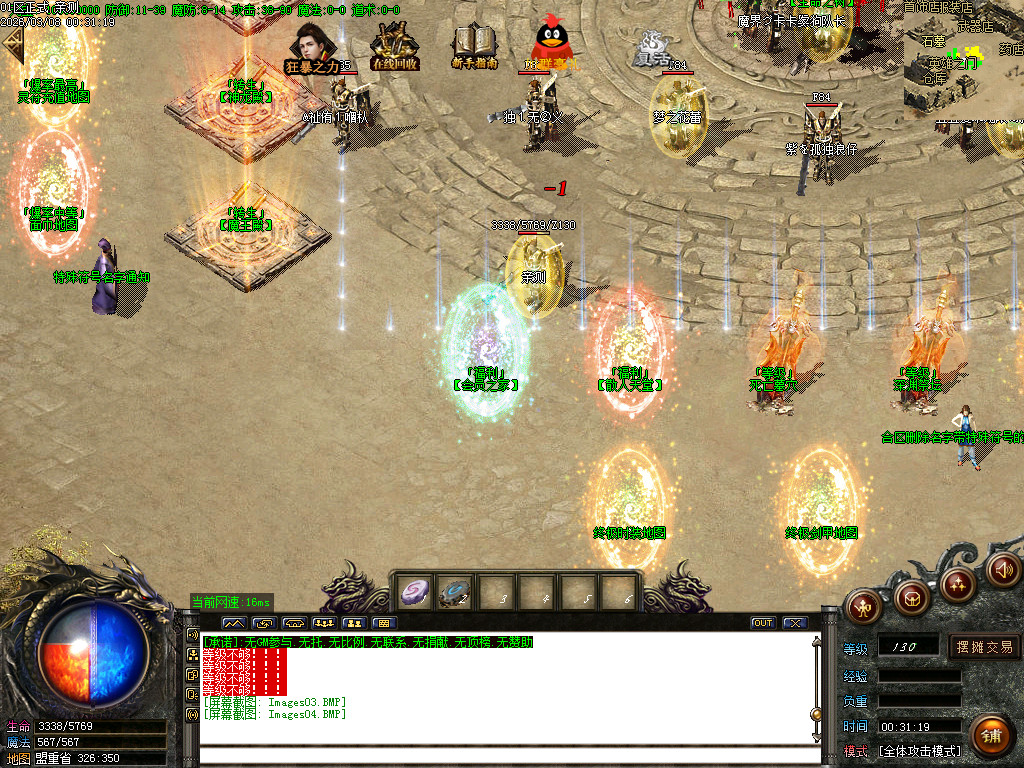Open the shop with the orange 铺 button

click(991, 735)
